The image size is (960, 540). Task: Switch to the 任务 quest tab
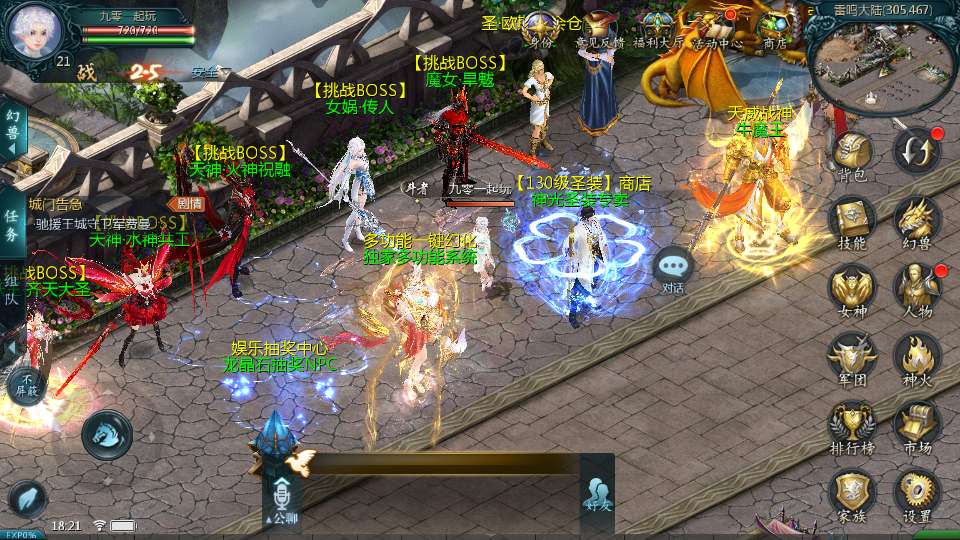tap(11, 226)
